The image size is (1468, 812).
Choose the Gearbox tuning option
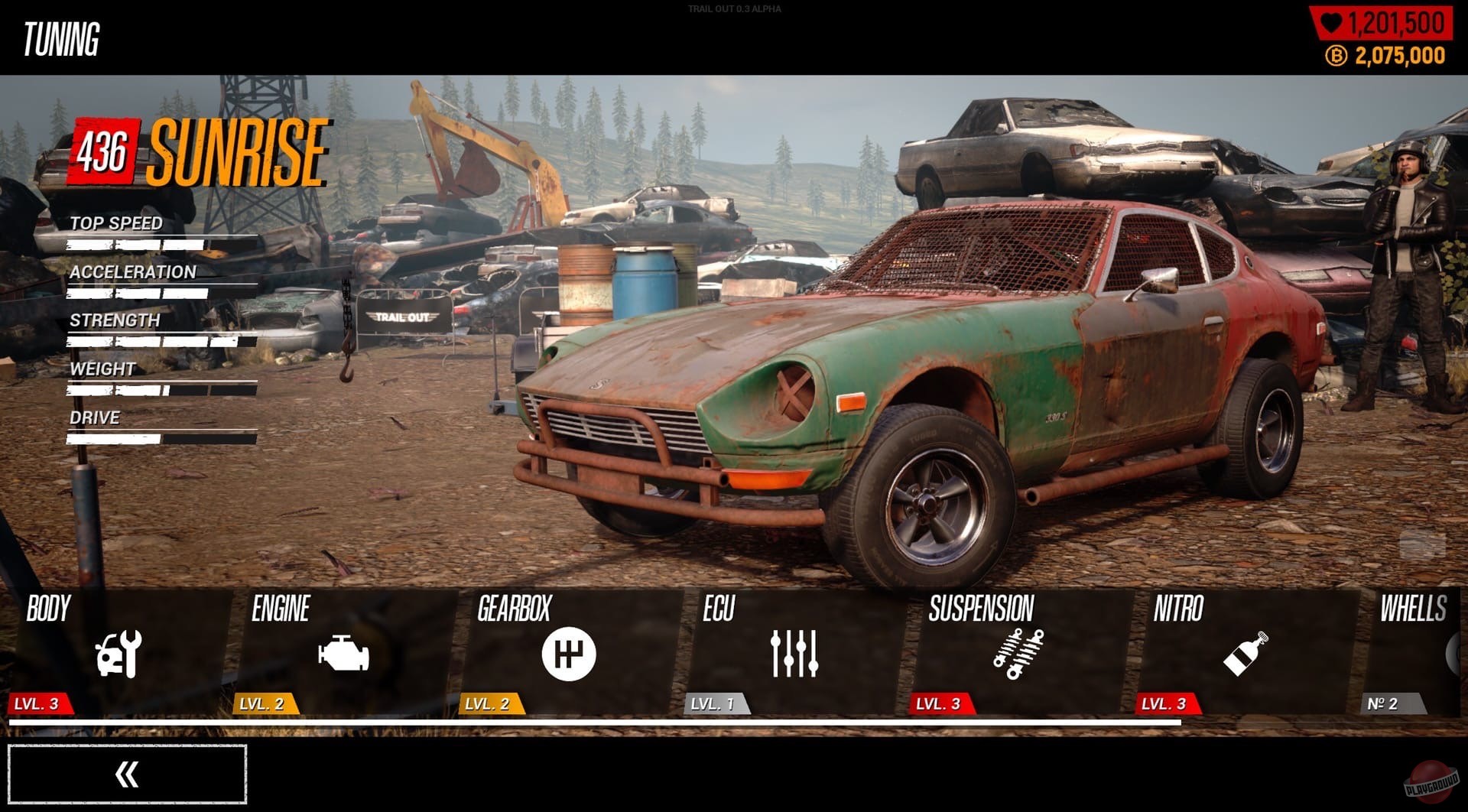[x=569, y=652]
